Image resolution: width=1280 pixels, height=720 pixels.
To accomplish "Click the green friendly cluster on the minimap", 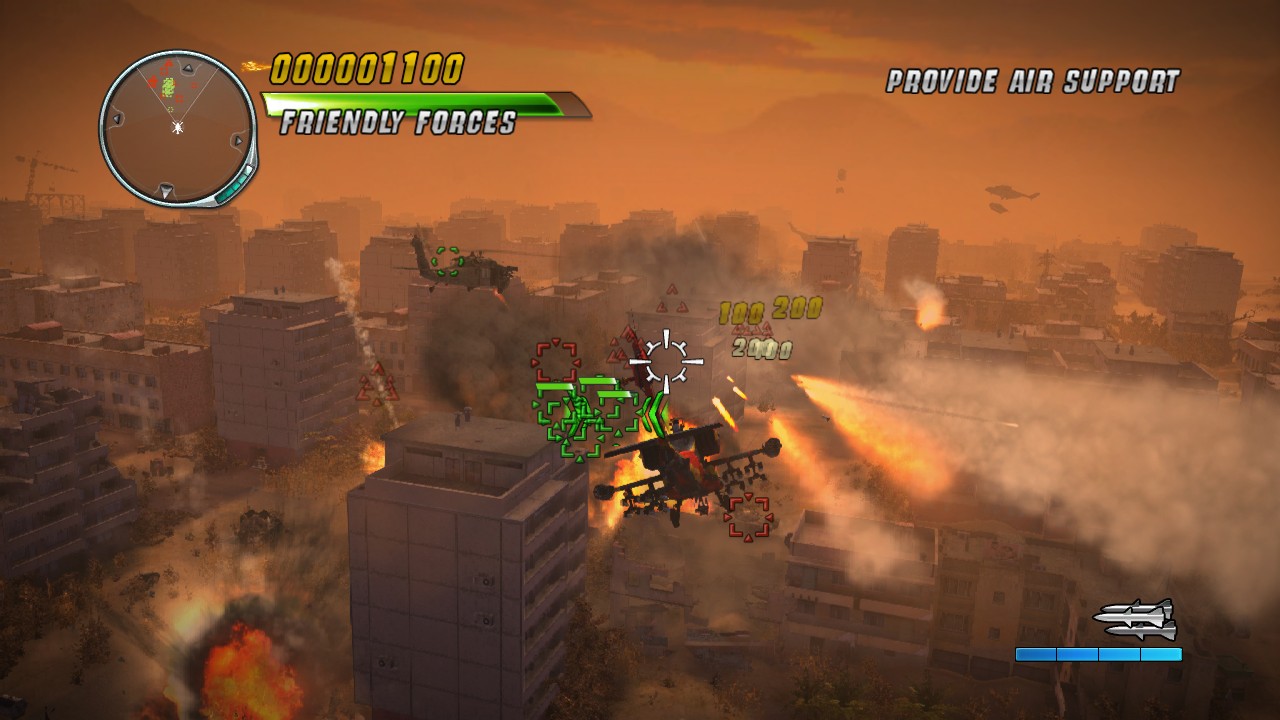I will (x=167, y=87).
